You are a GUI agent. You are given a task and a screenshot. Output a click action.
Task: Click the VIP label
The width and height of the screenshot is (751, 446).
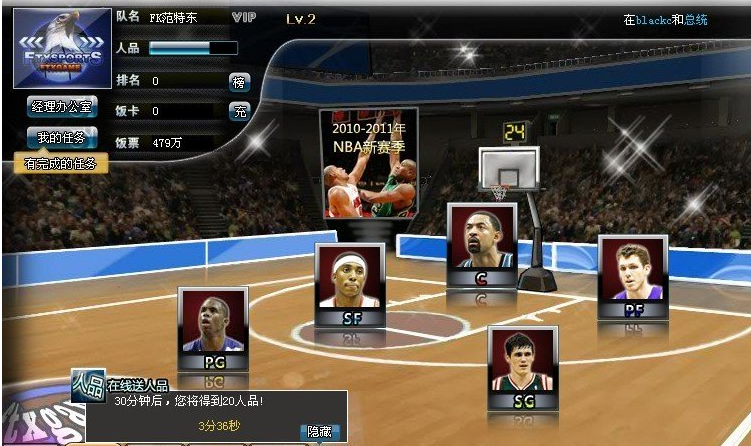tap(244, 18)
